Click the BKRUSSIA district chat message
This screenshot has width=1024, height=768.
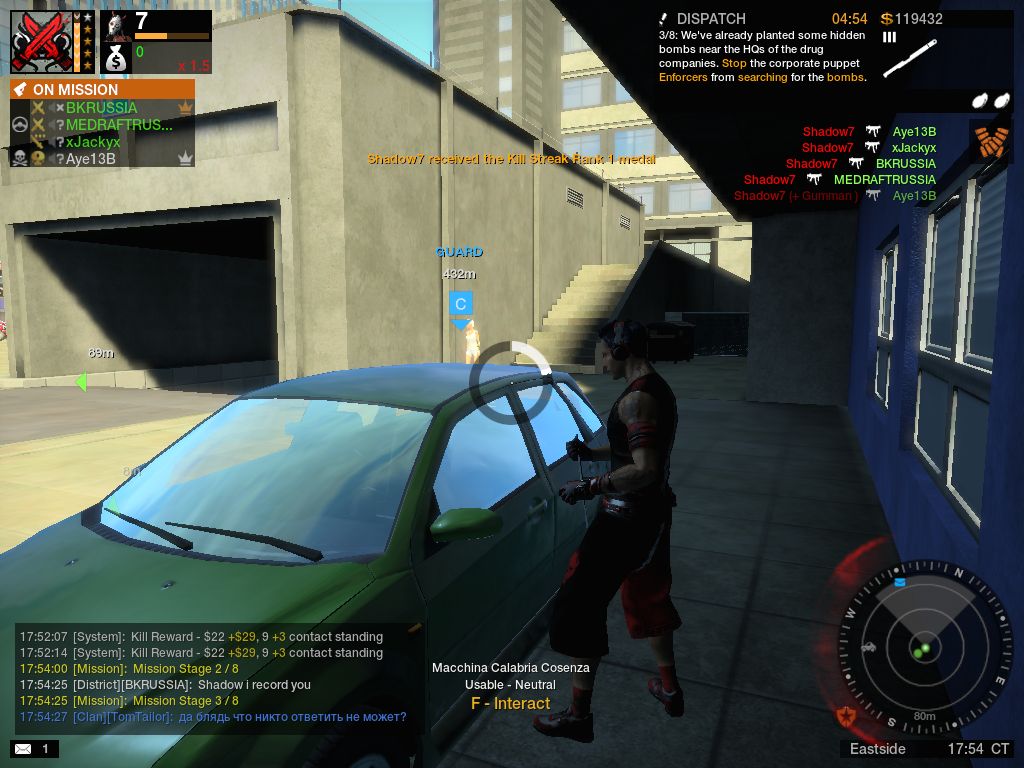(x=165, y=685)
